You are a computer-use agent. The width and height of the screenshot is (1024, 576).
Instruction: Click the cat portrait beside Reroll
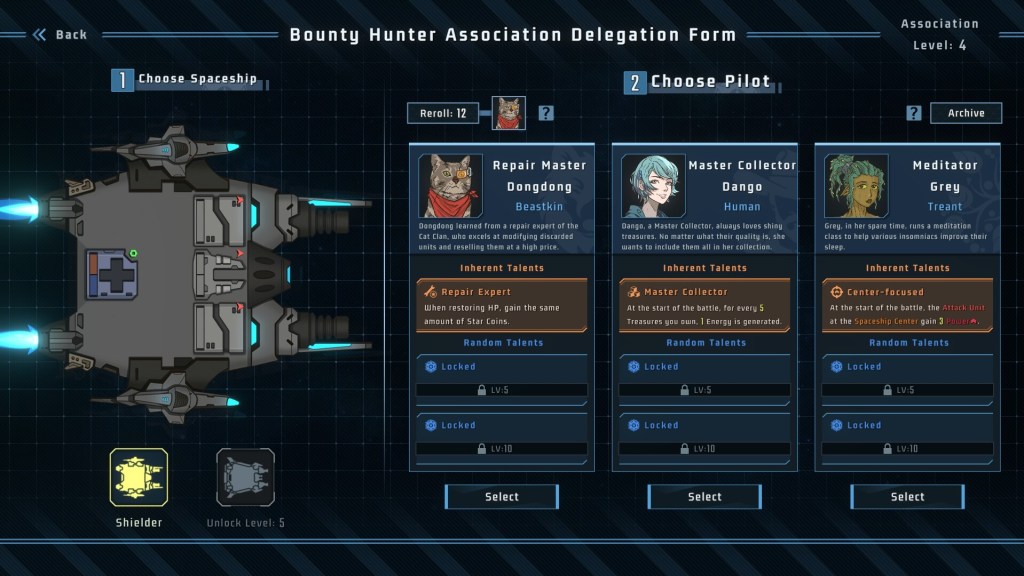click(x=509, y=113)
